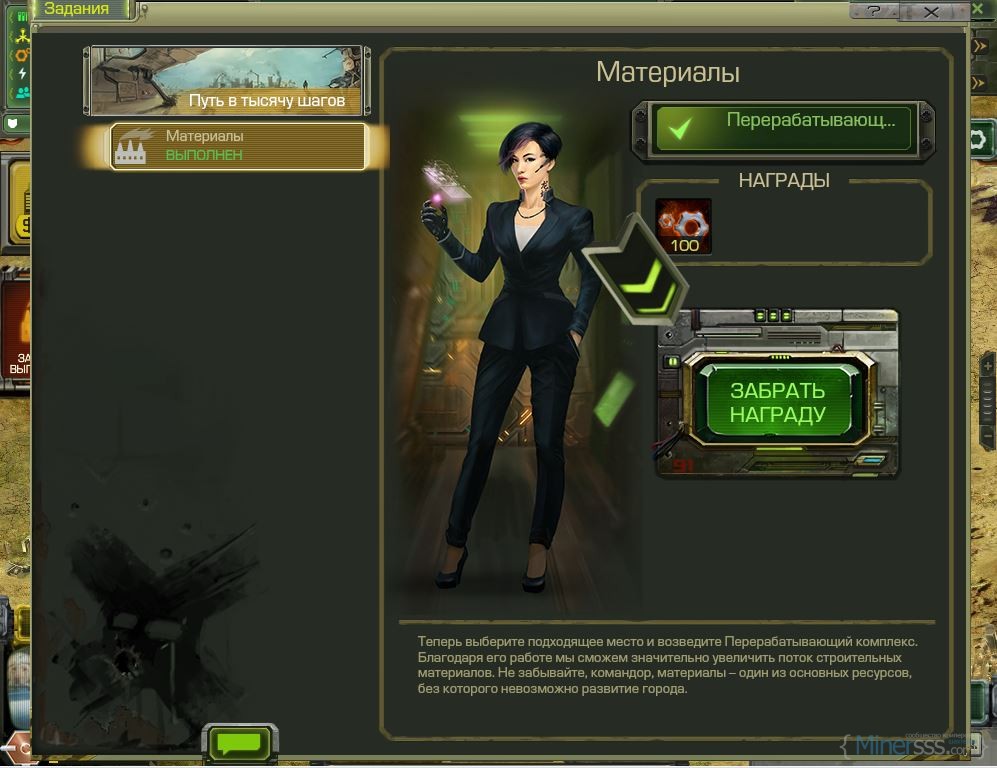Claim the reward with Забрать награду
Viewport: 997px width, 768px height.
pyautogui.click(x=777, y=402)
